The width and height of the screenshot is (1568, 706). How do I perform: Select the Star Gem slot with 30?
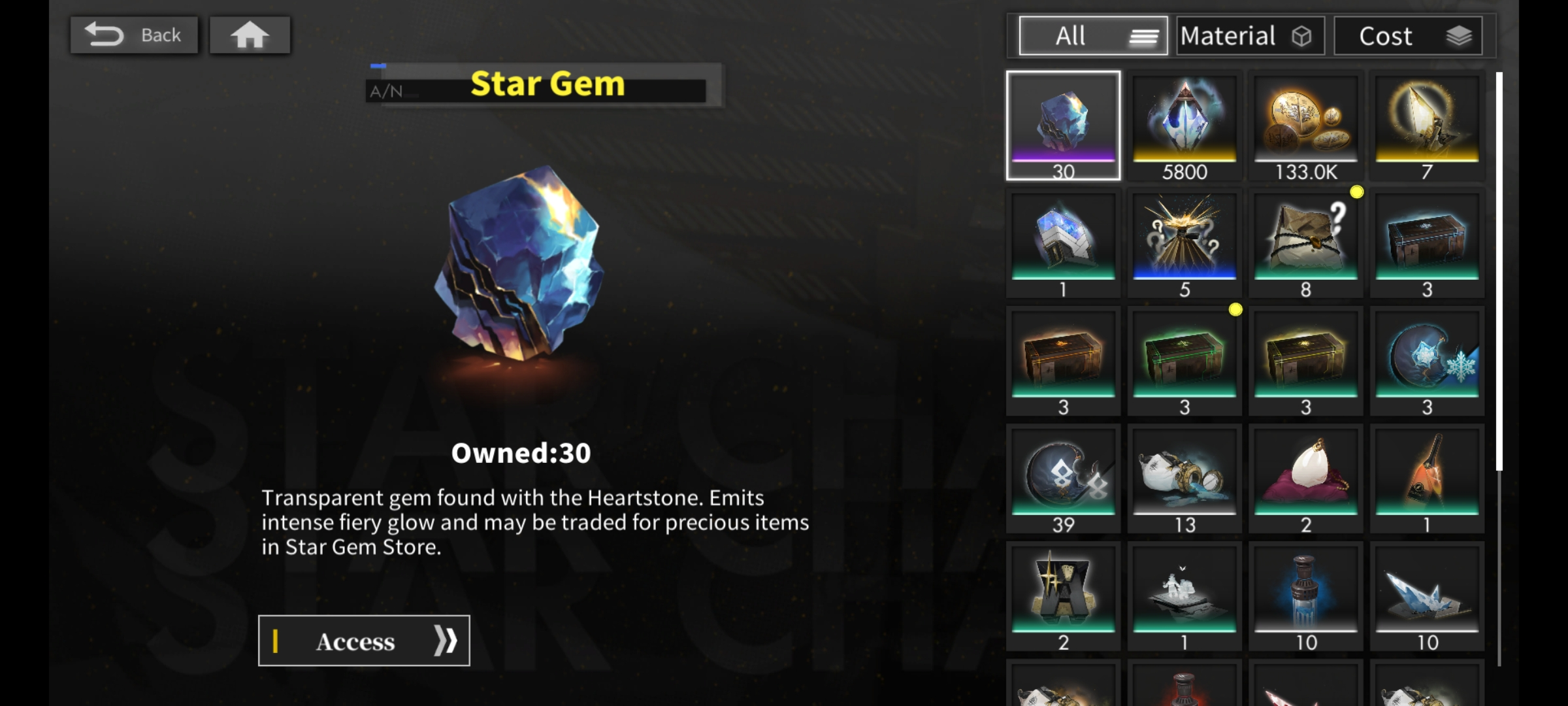1063,126
